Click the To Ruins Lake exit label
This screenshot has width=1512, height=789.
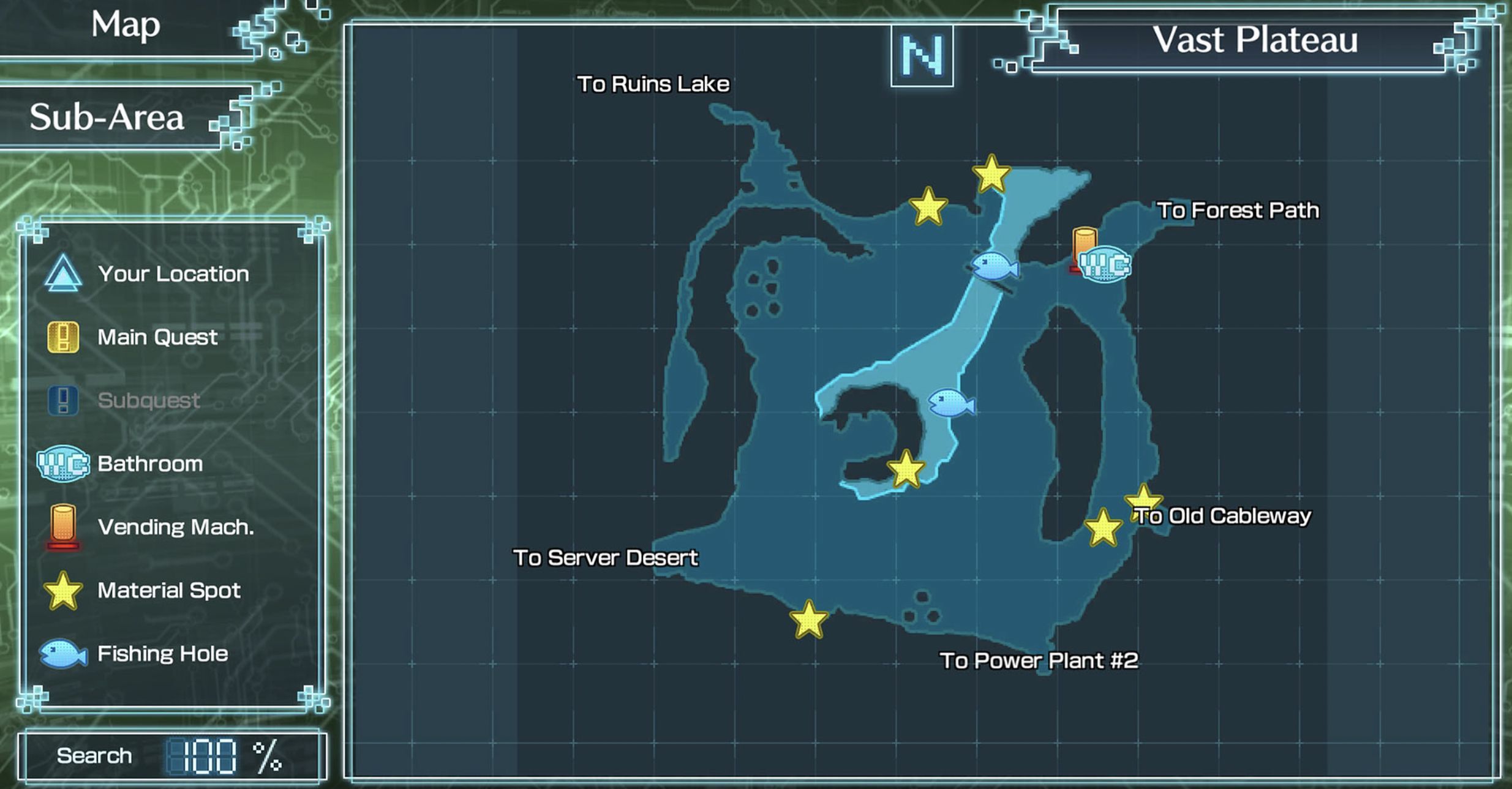pyautogui.click(x=654, y=84)
